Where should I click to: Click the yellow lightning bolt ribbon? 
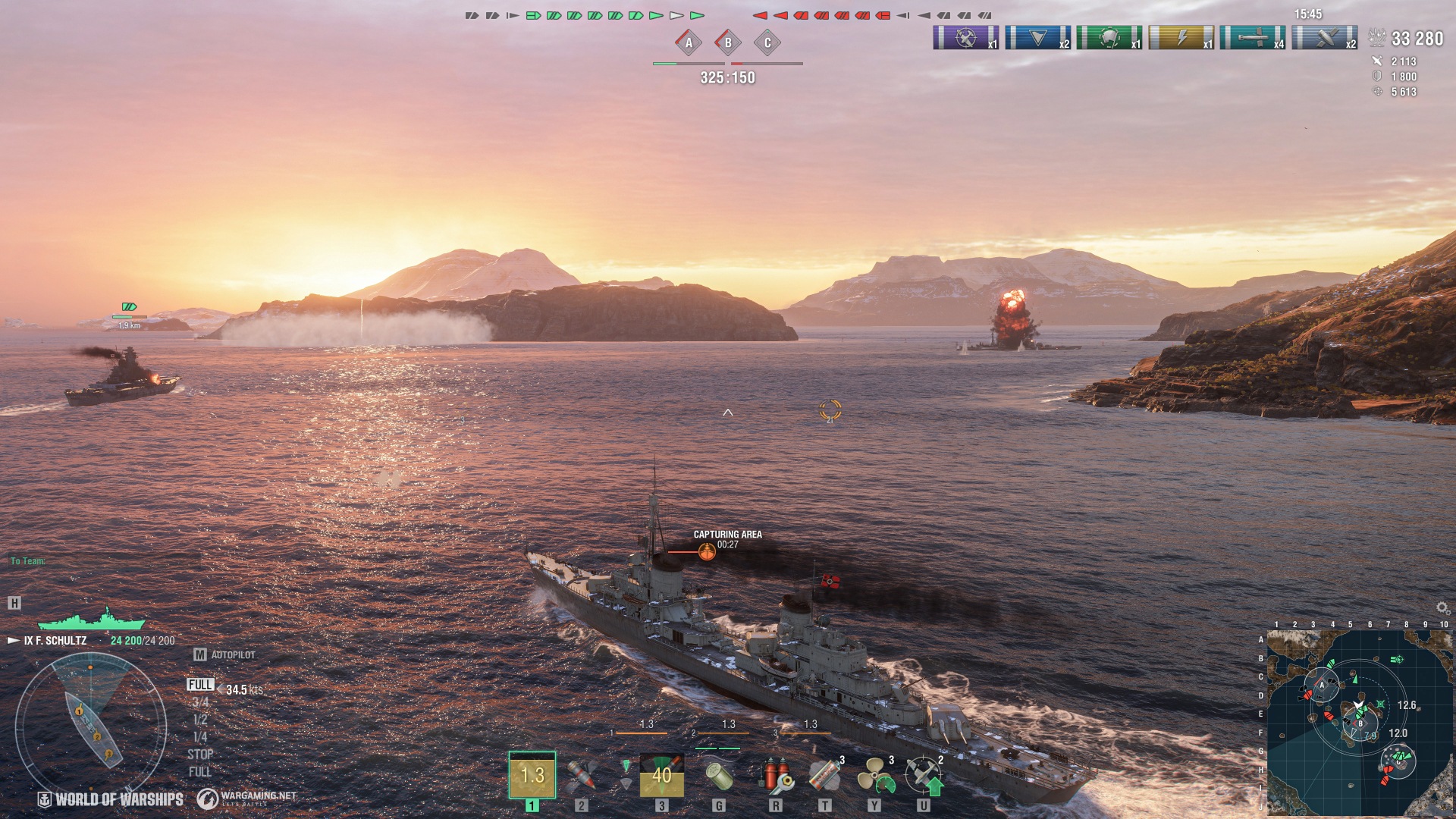click(x=1181, y=37)
